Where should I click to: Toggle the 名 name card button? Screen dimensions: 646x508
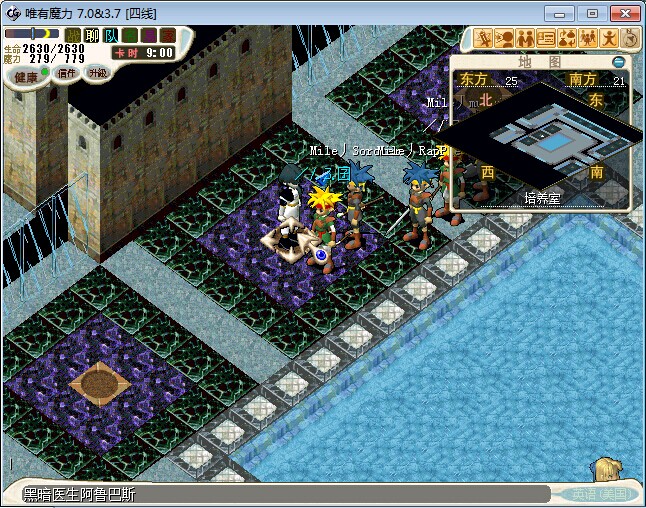[x=129, y=36]
